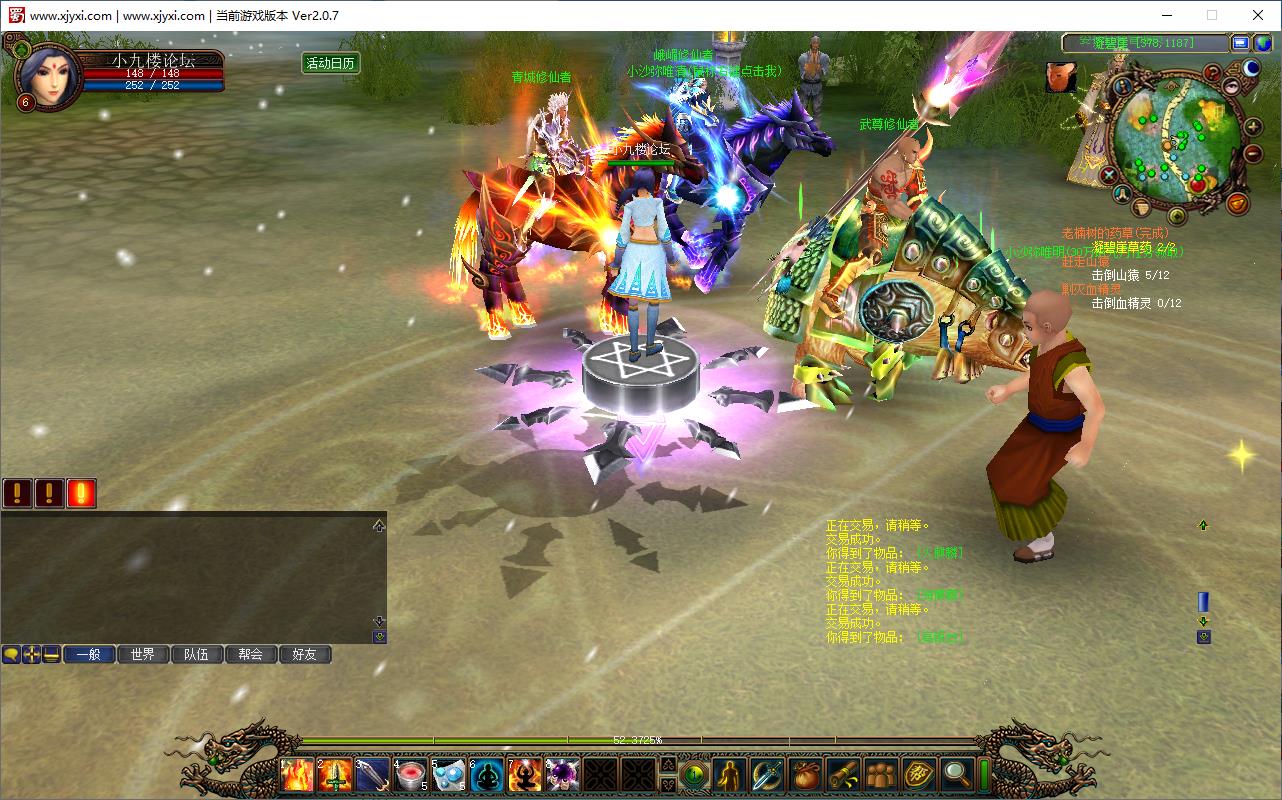1282x800 pixels.
Task: Open the 活动日历 activity calendar
Action: [330, 63]
